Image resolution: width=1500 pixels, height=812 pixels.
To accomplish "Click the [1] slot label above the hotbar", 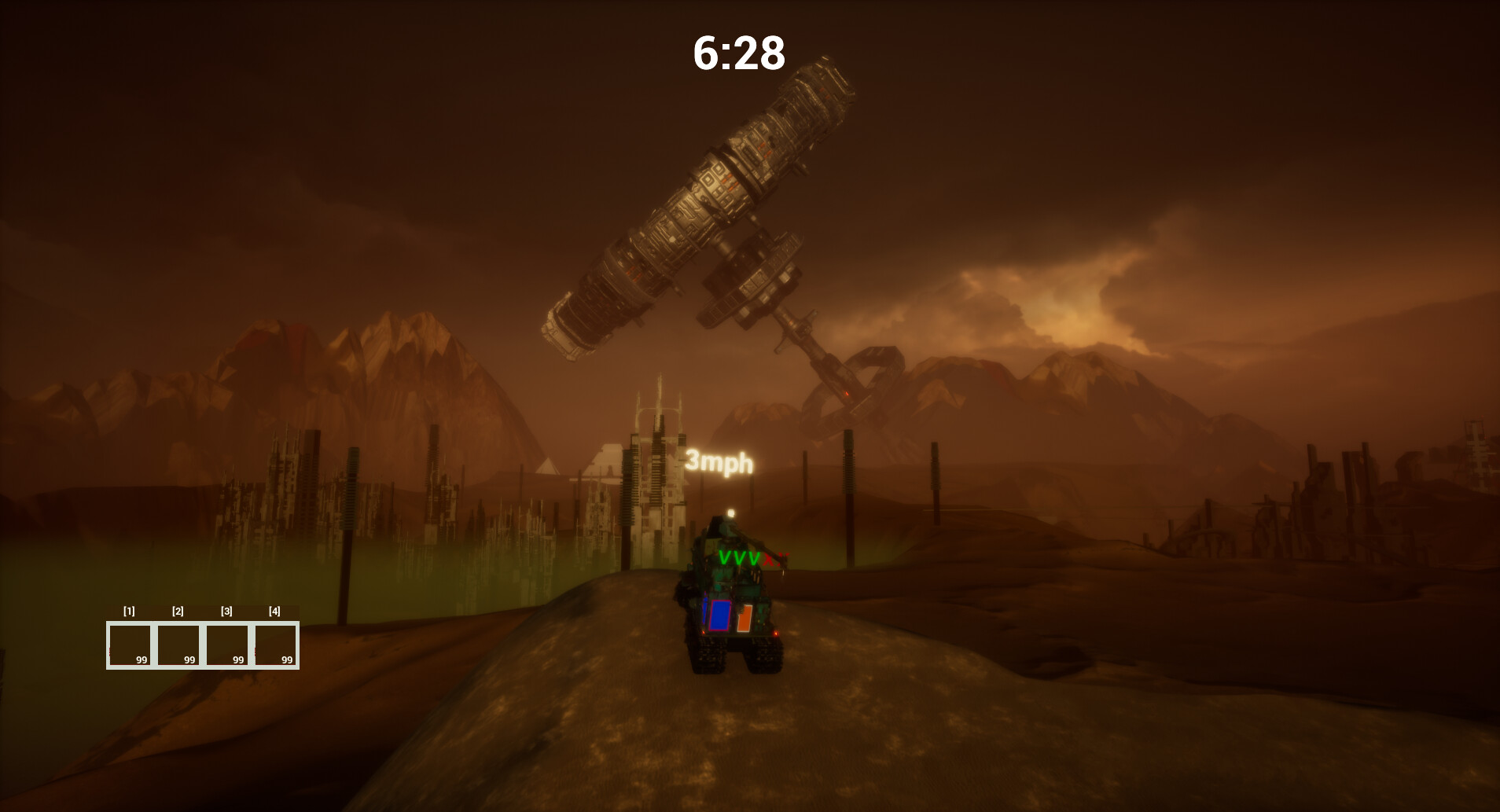I will point(129,611).
